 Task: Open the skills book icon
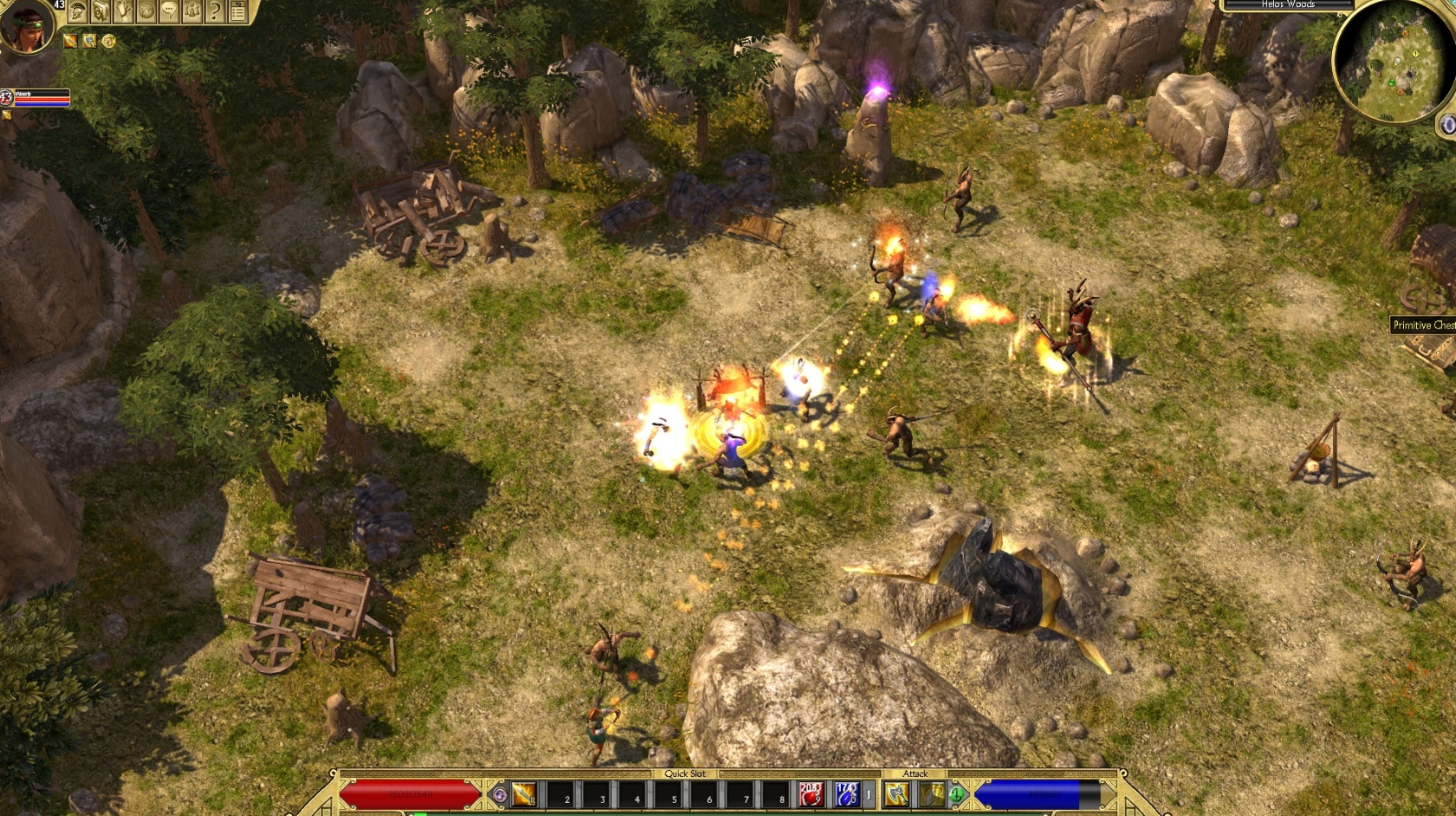(100, 10)
